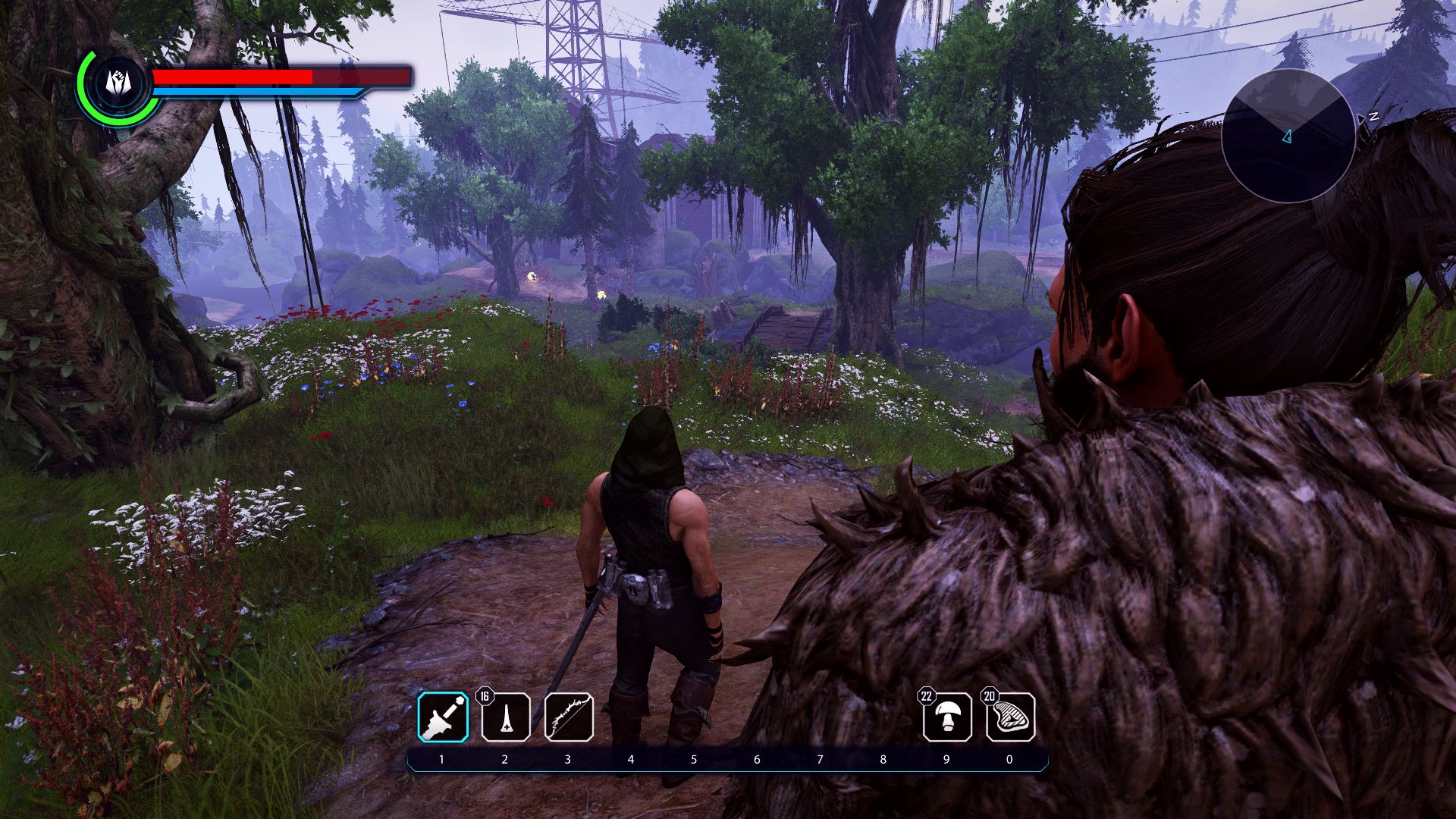Eat a mushroom from the hotbar
The height and width of the screenshot is (819, 1456).
coord(947,717)
